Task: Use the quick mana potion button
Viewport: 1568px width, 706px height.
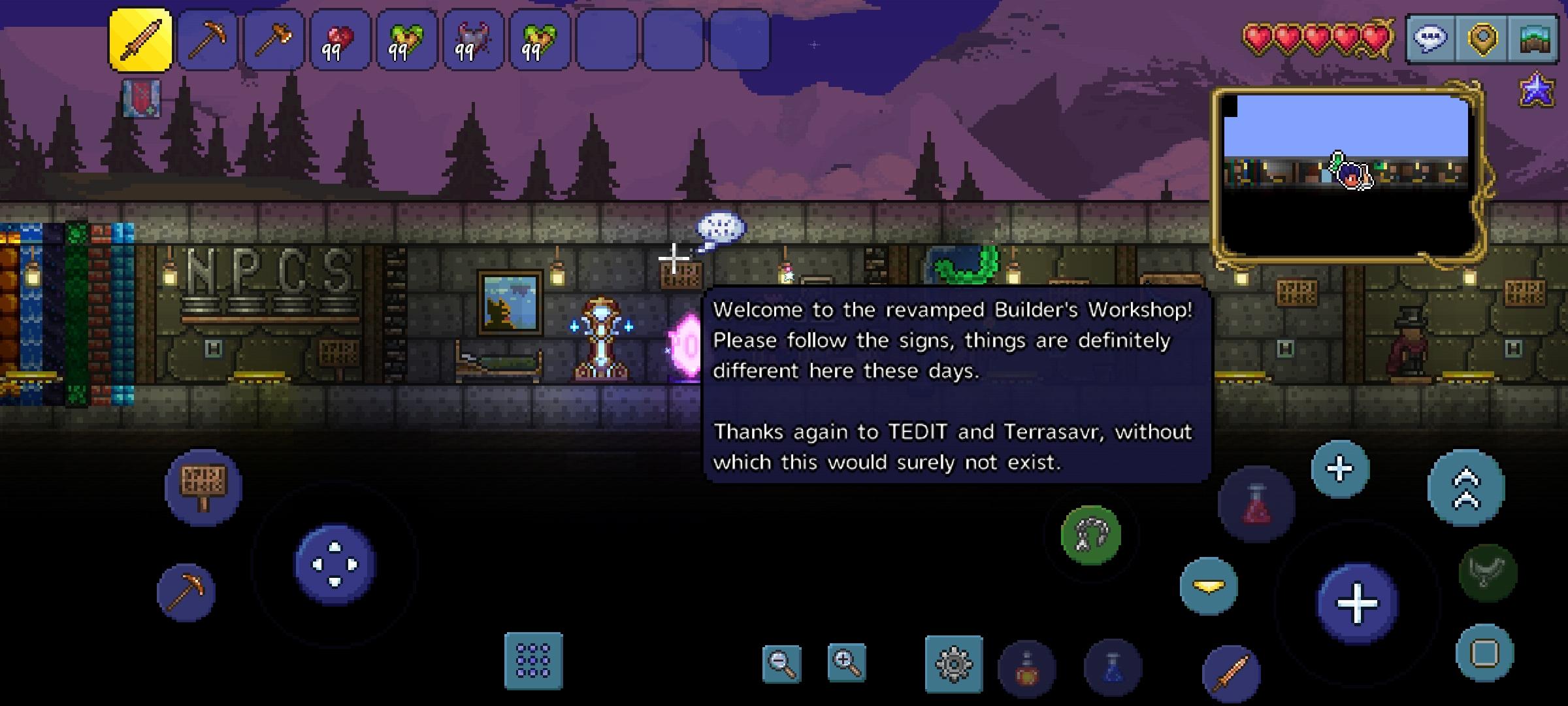Action: 1113,667
